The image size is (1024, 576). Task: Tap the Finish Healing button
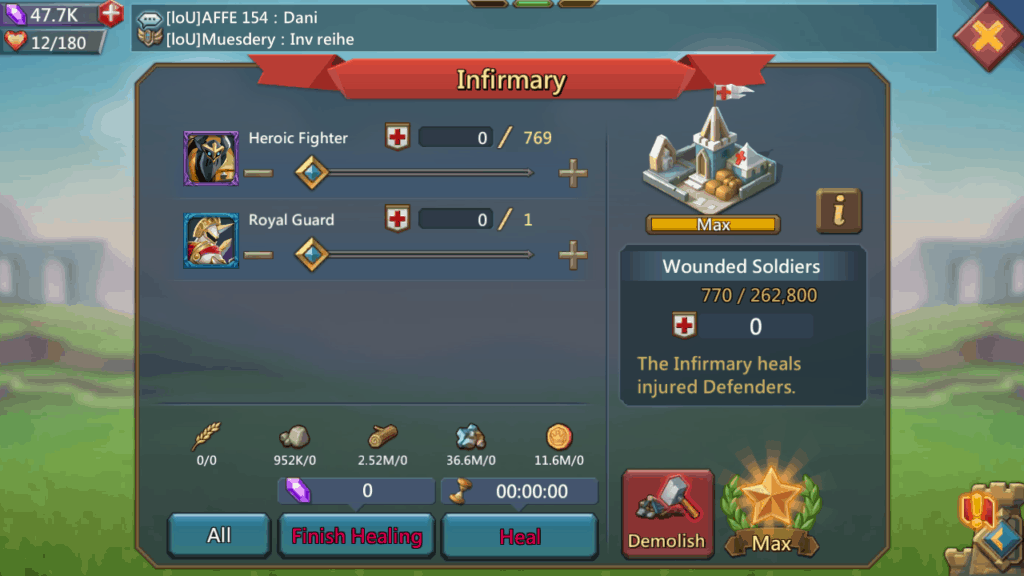(x=357, y=536)
